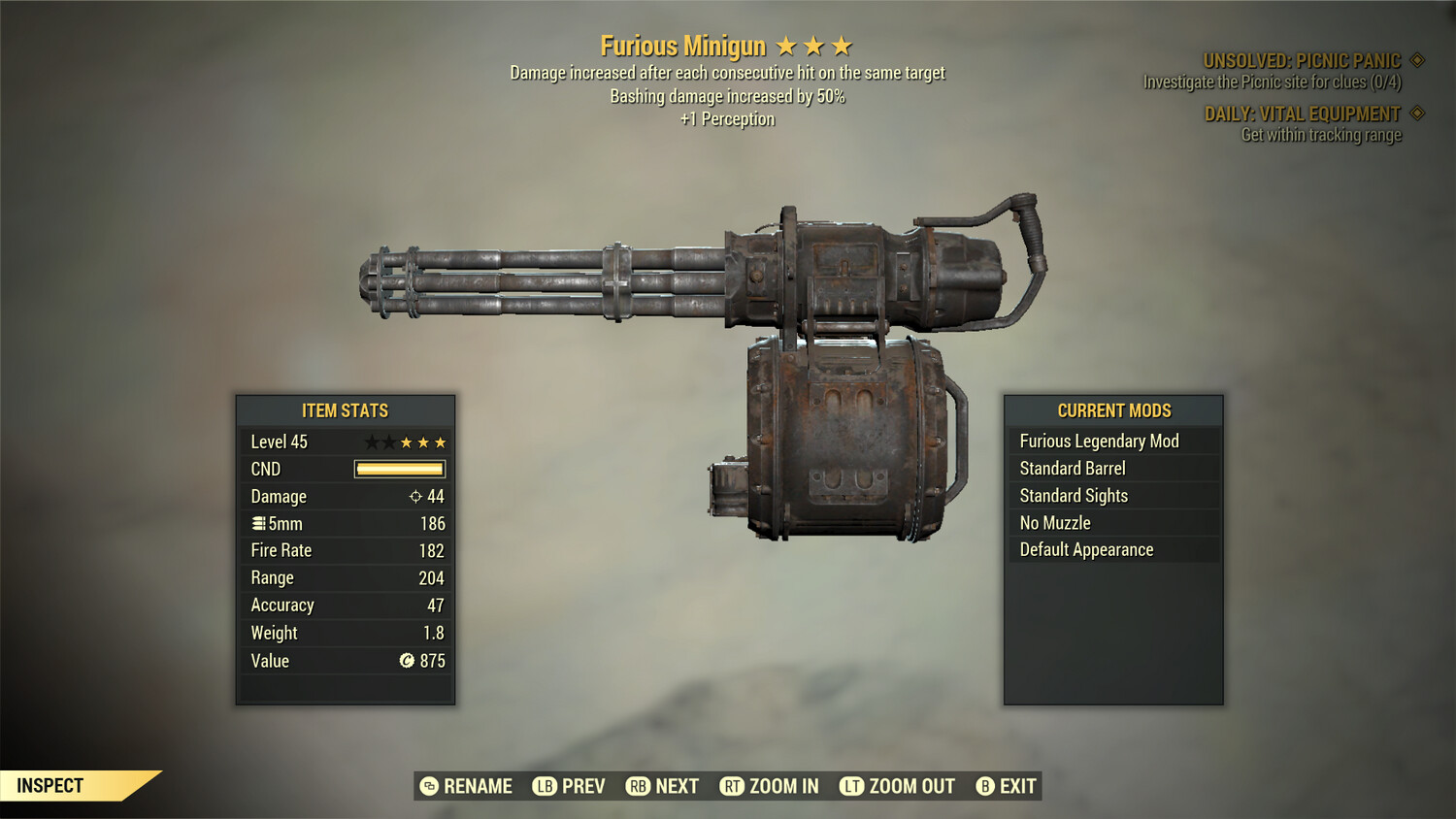Screen dimensions: 1456x819
Task: Toggle the first legendary star on Level 45 row
Action: click(371, 442)
